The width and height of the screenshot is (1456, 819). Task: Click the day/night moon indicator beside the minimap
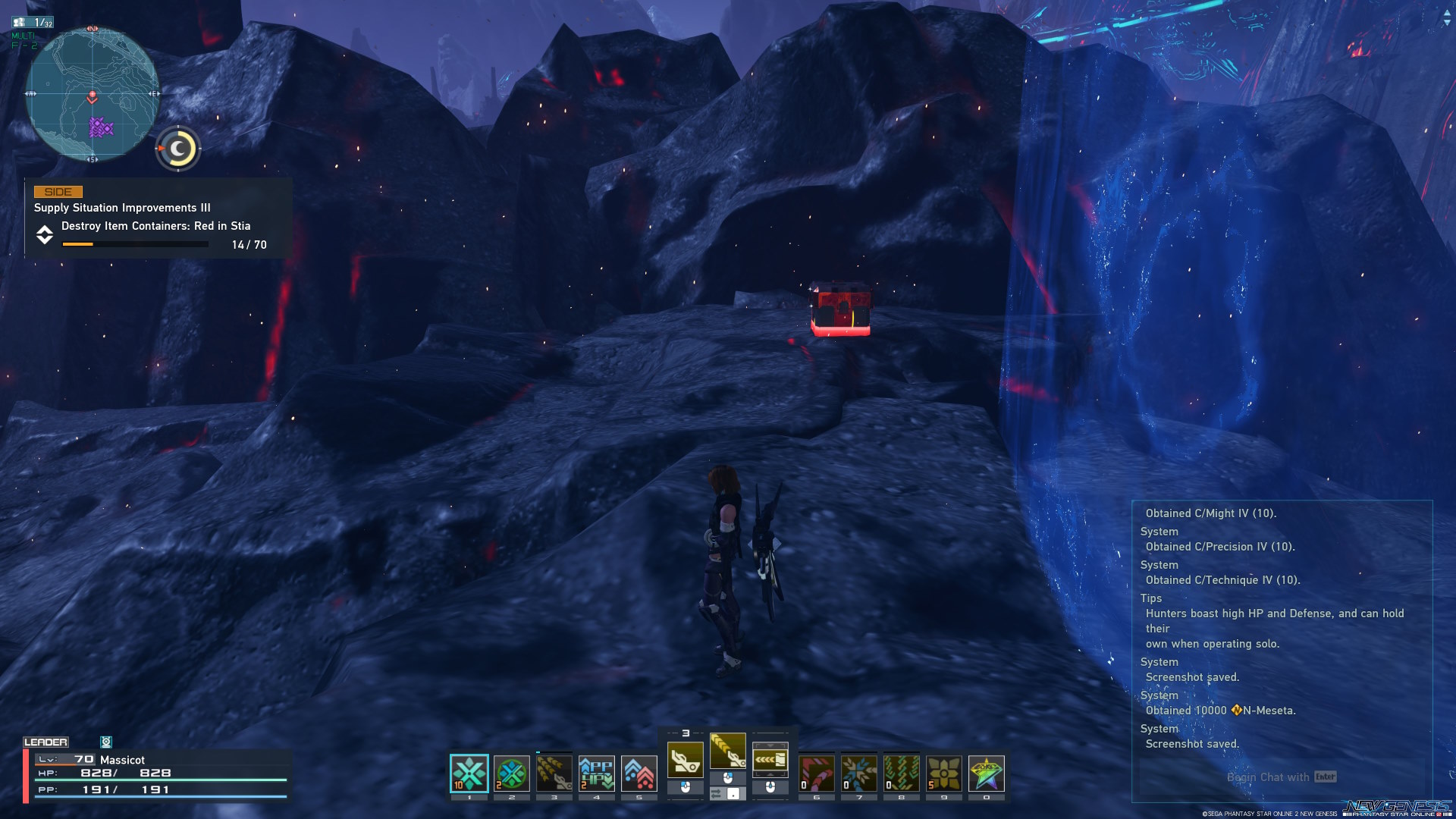[x=177, y=149]
